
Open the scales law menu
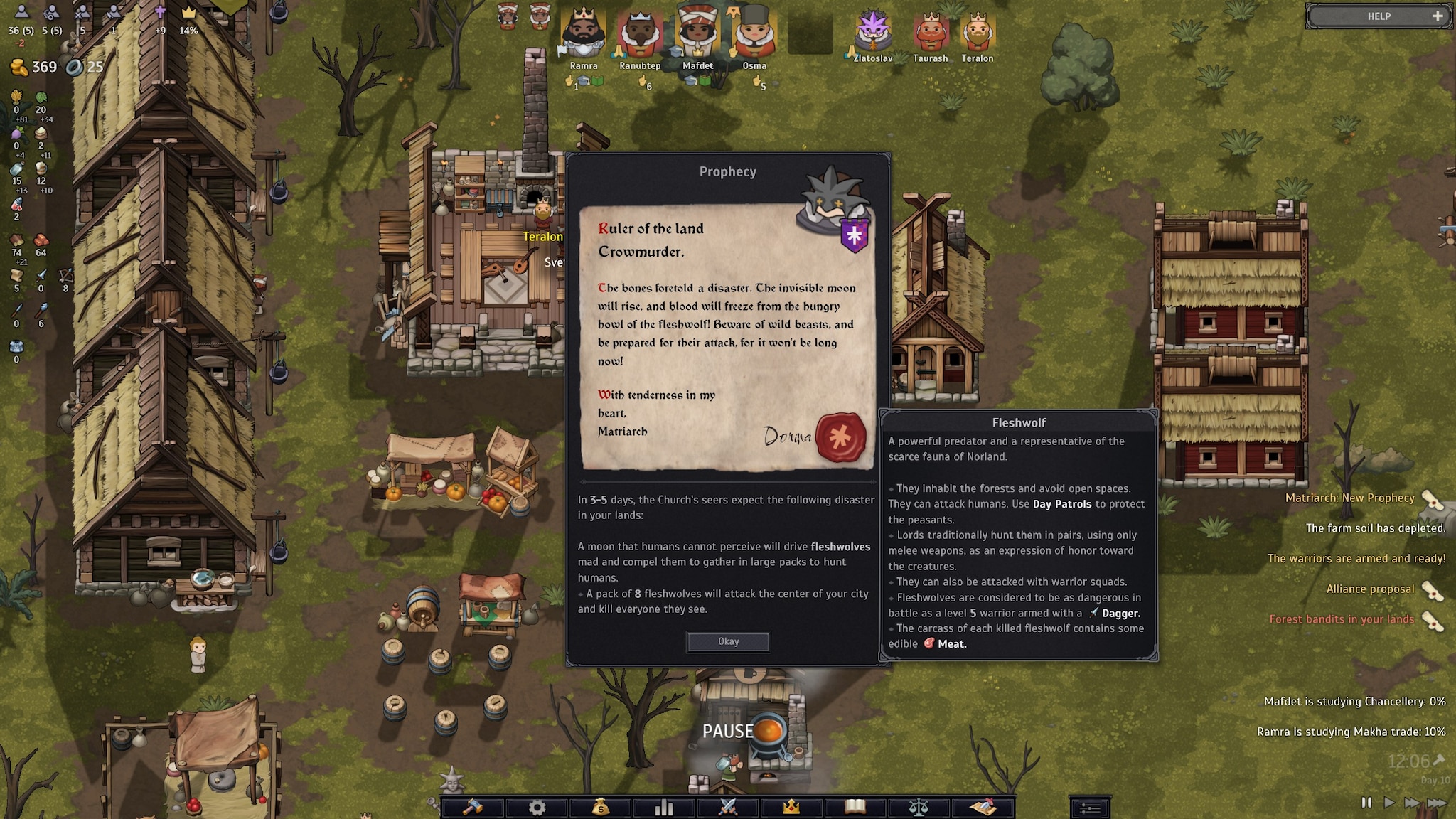pos(919,807)
